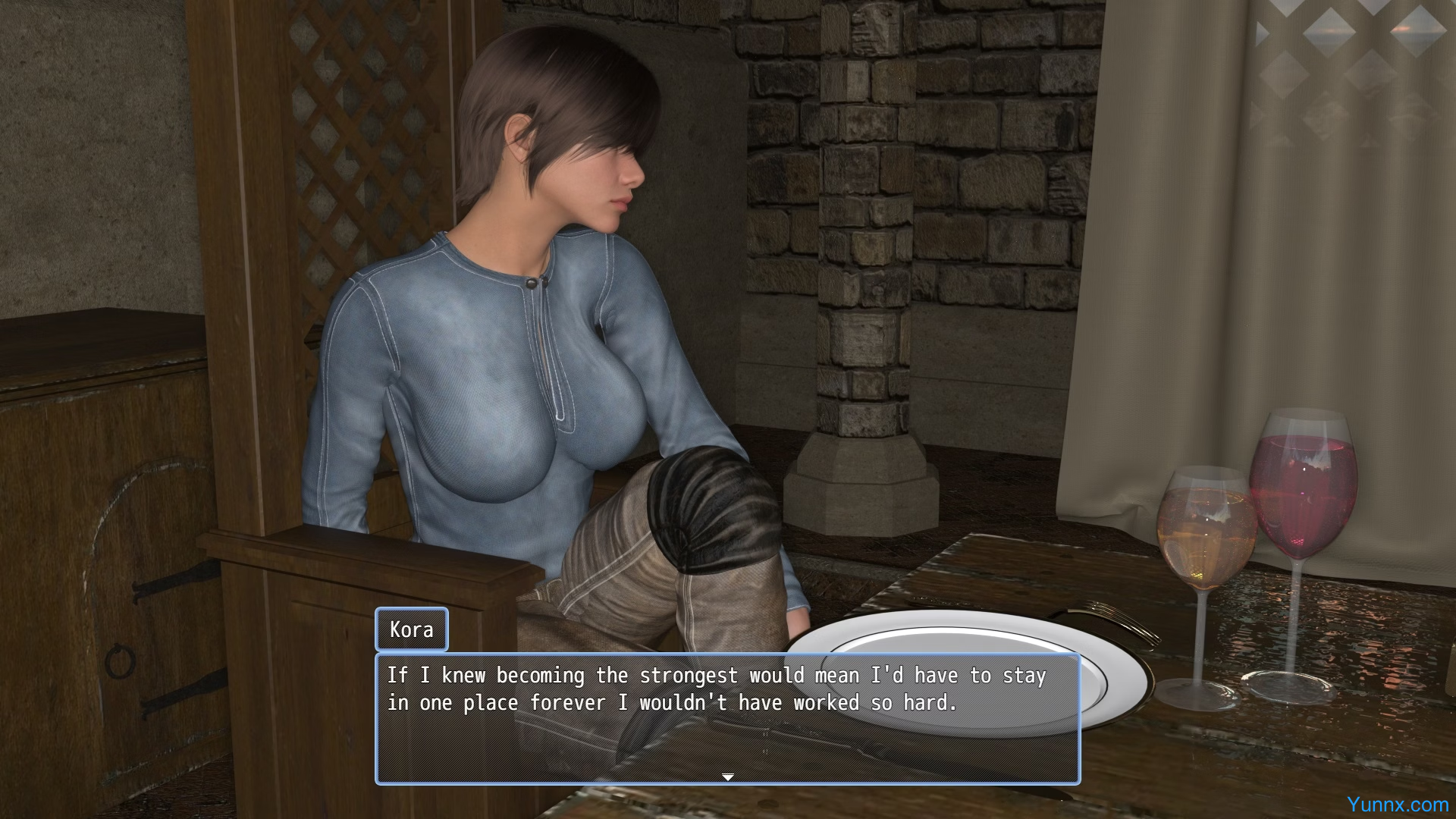Advance dialogue with the continue arrow
This screenshot has height=819, width=1456.
pyautogui.click(x=727, y=777)
